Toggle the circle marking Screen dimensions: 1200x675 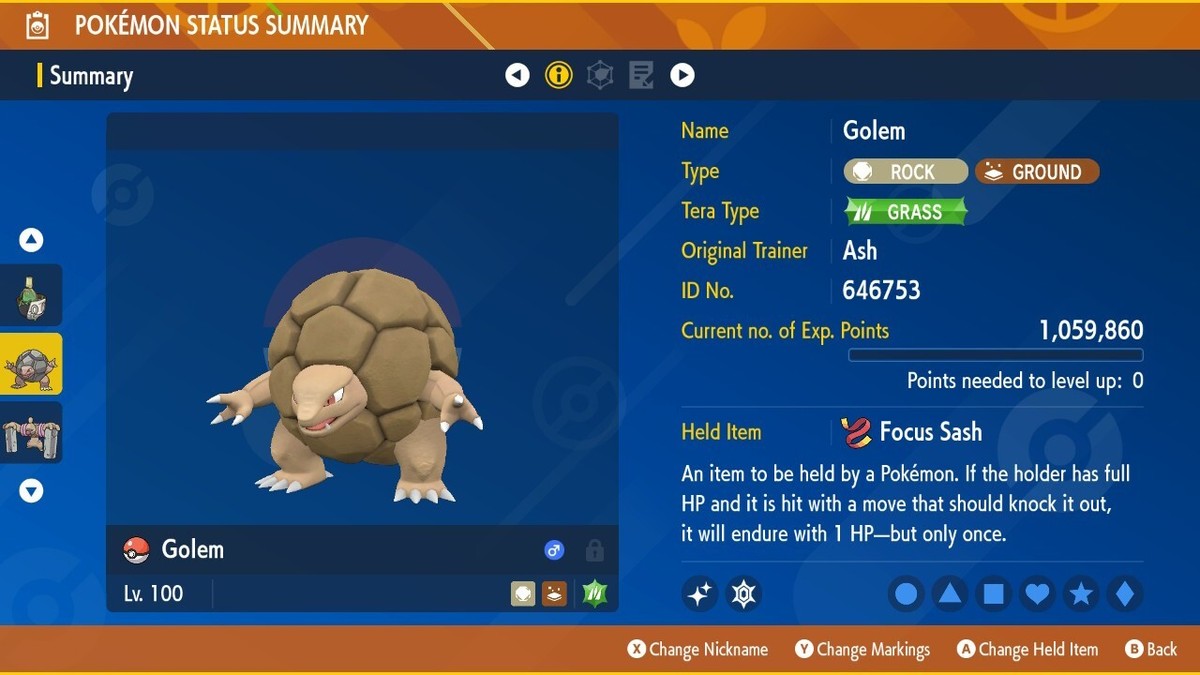click(906, 594)
